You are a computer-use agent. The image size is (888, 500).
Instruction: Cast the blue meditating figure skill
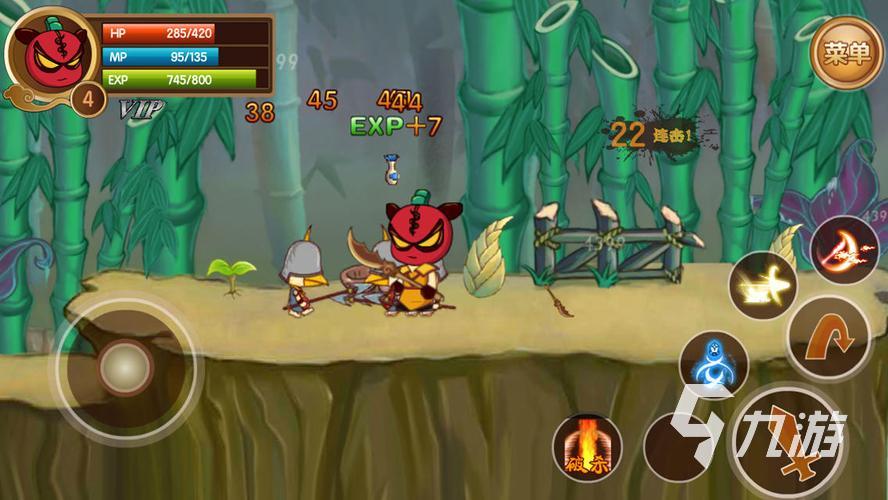(x=714, y=364)
